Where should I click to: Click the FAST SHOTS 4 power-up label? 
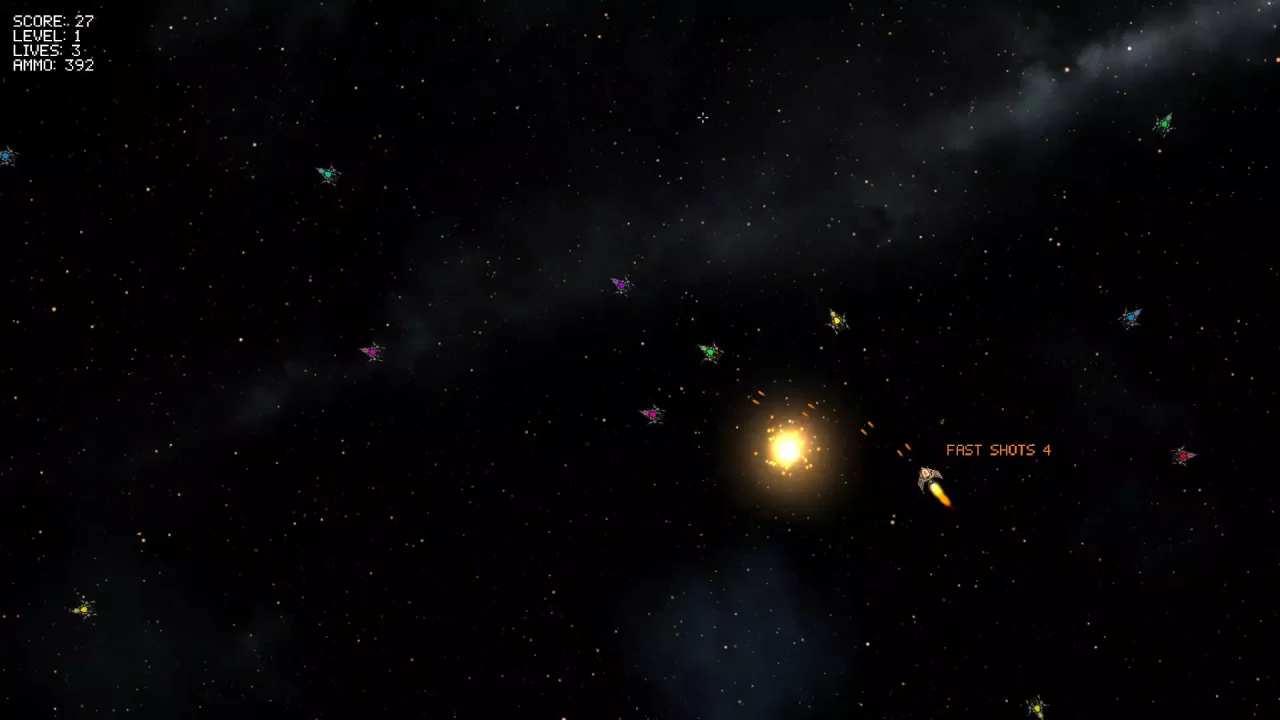[x=997, y=450]
